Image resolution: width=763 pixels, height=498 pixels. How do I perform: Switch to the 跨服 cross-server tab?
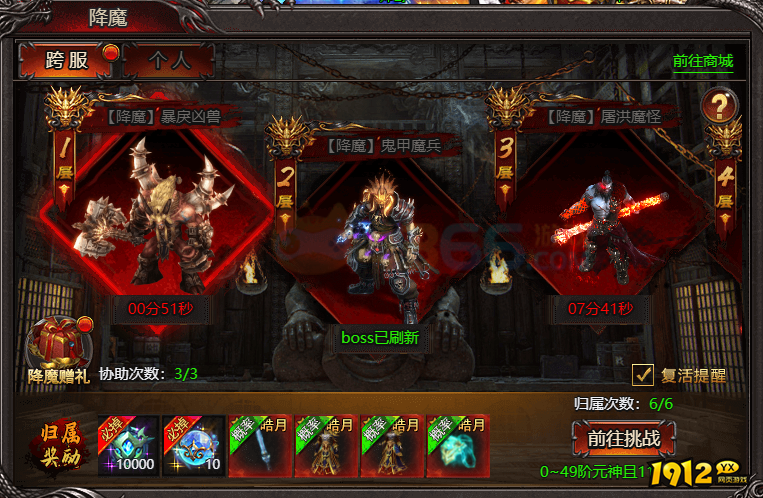(x=68, y=60)
